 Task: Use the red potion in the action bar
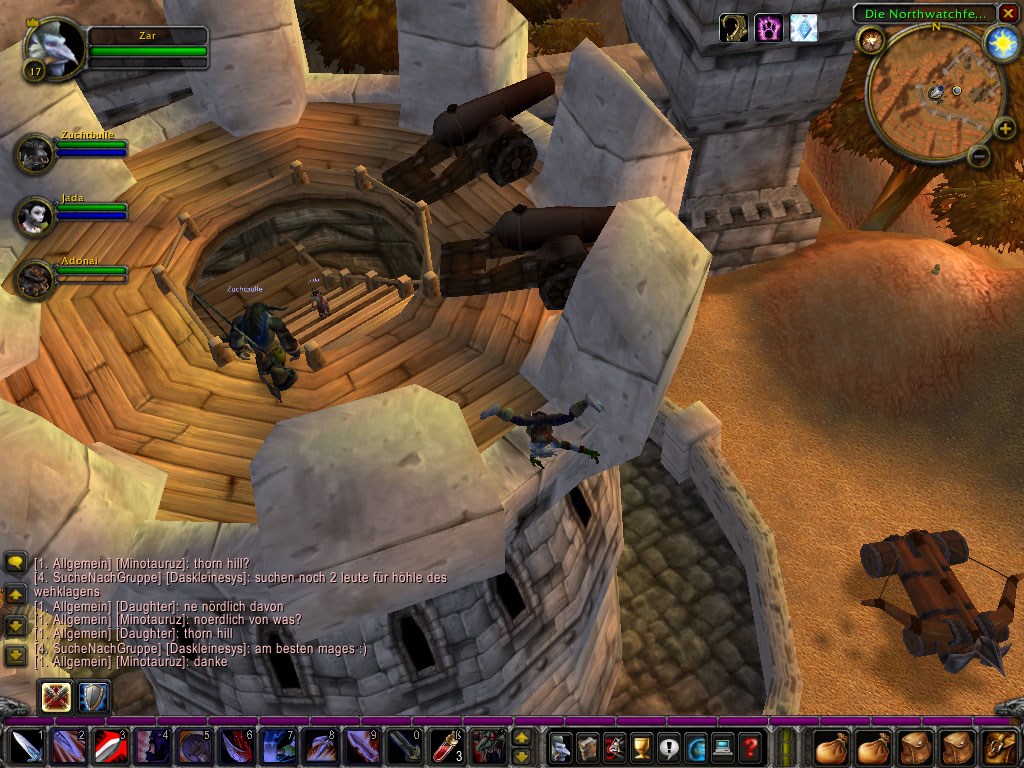coord(443,746)
